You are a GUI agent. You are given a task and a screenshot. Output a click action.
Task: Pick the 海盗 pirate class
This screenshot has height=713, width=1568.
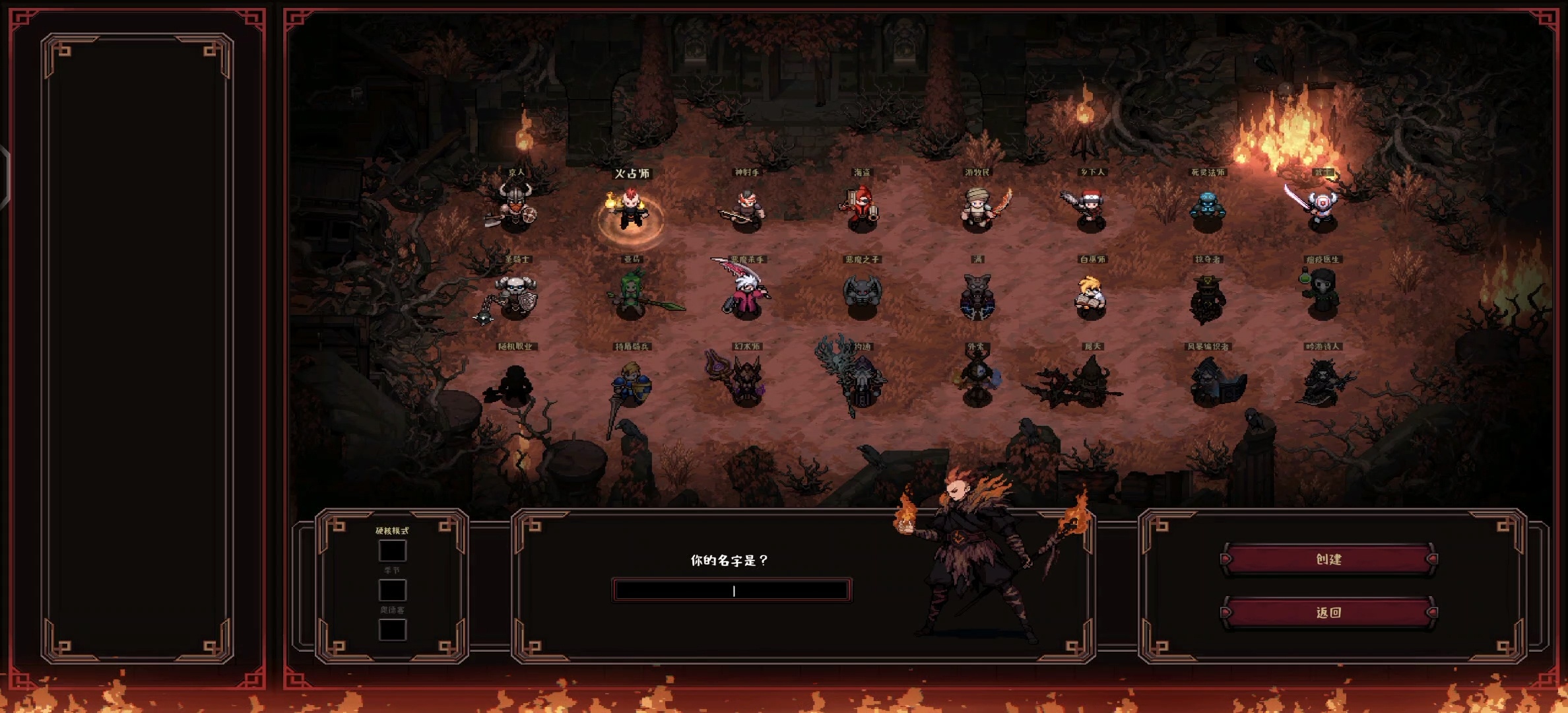click(x=861, y=208)
